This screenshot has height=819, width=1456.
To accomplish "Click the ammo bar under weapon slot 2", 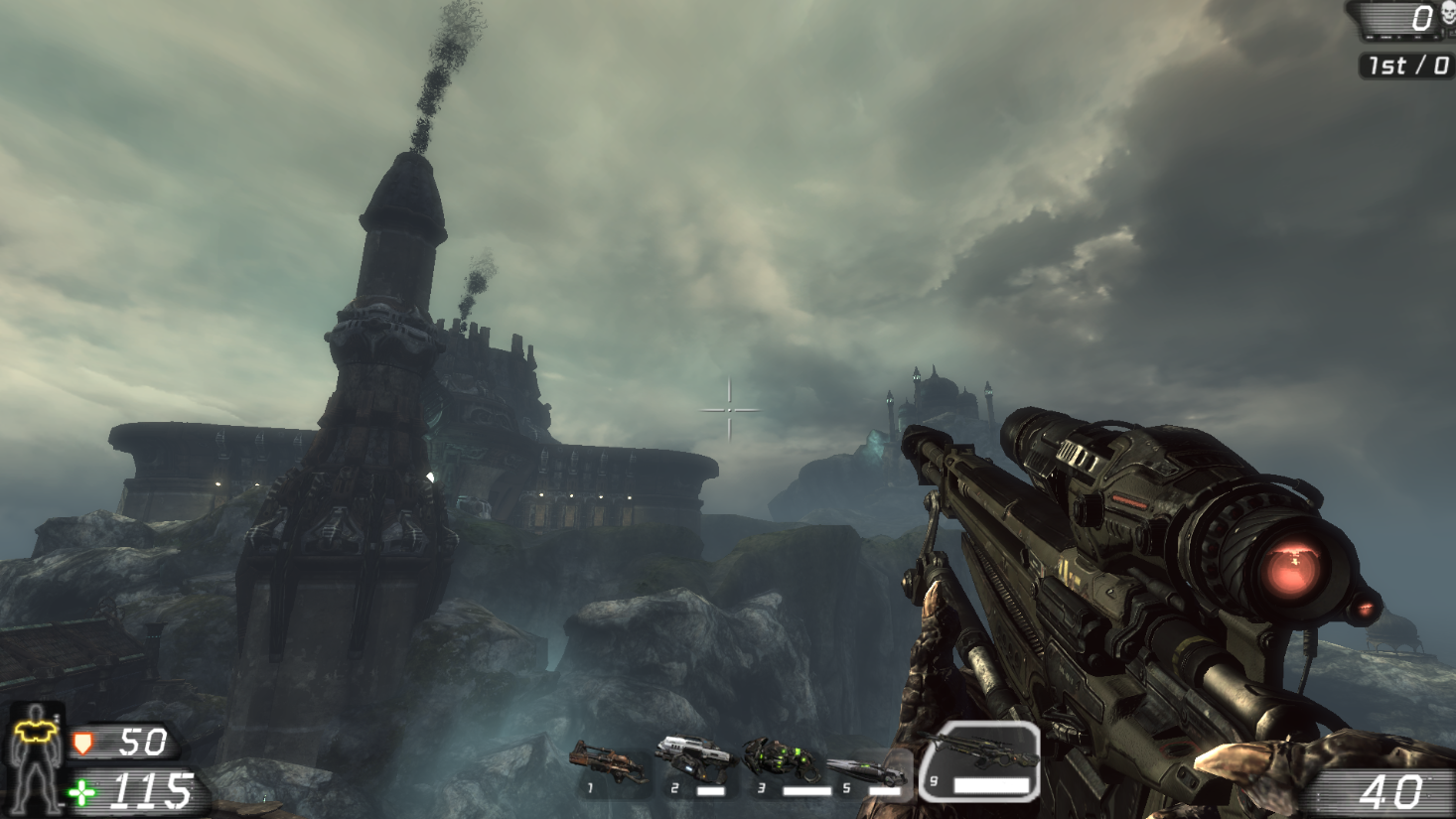I will (x=710, y=789).
